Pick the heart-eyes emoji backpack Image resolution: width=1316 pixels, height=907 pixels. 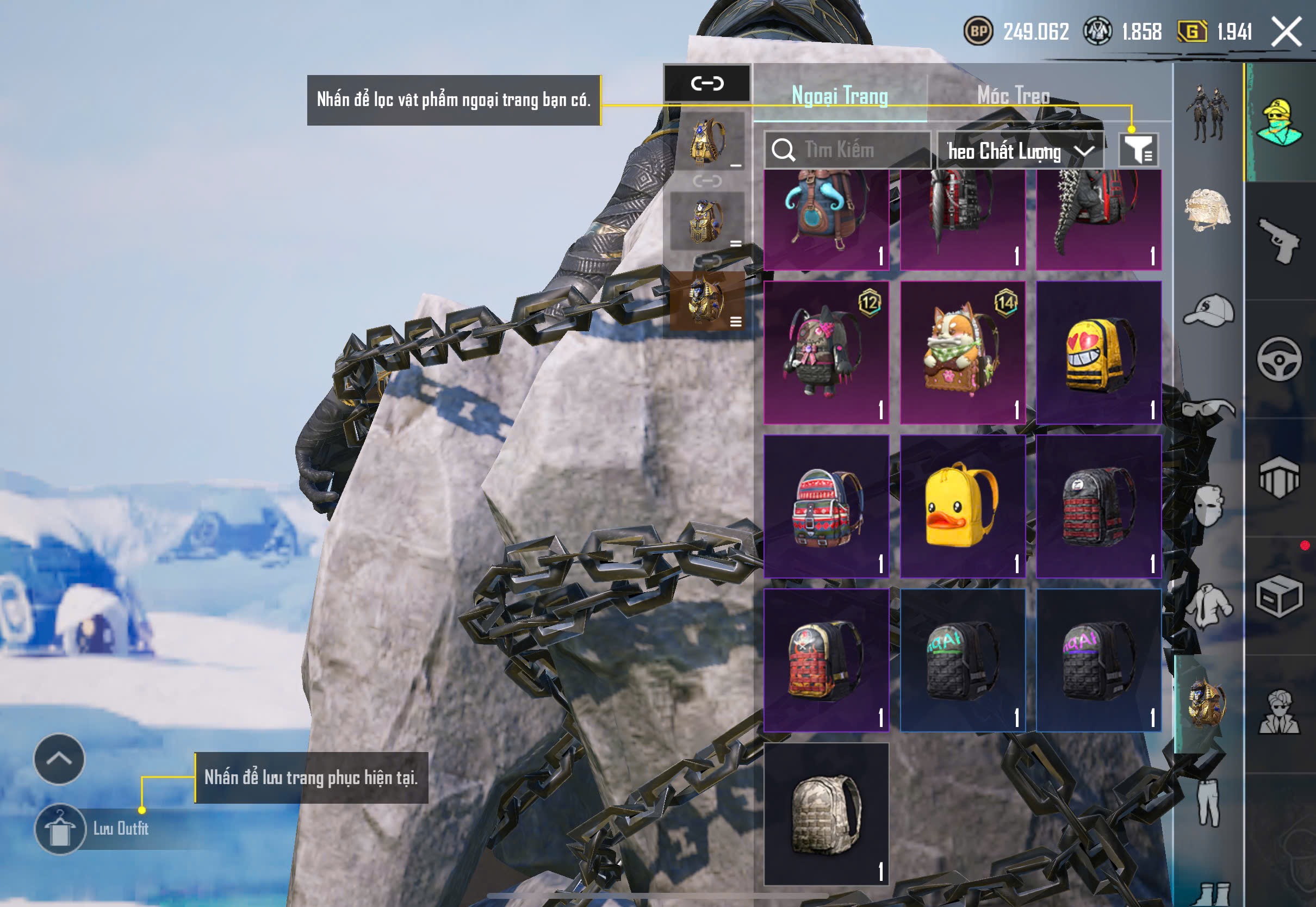(1098, 353)
